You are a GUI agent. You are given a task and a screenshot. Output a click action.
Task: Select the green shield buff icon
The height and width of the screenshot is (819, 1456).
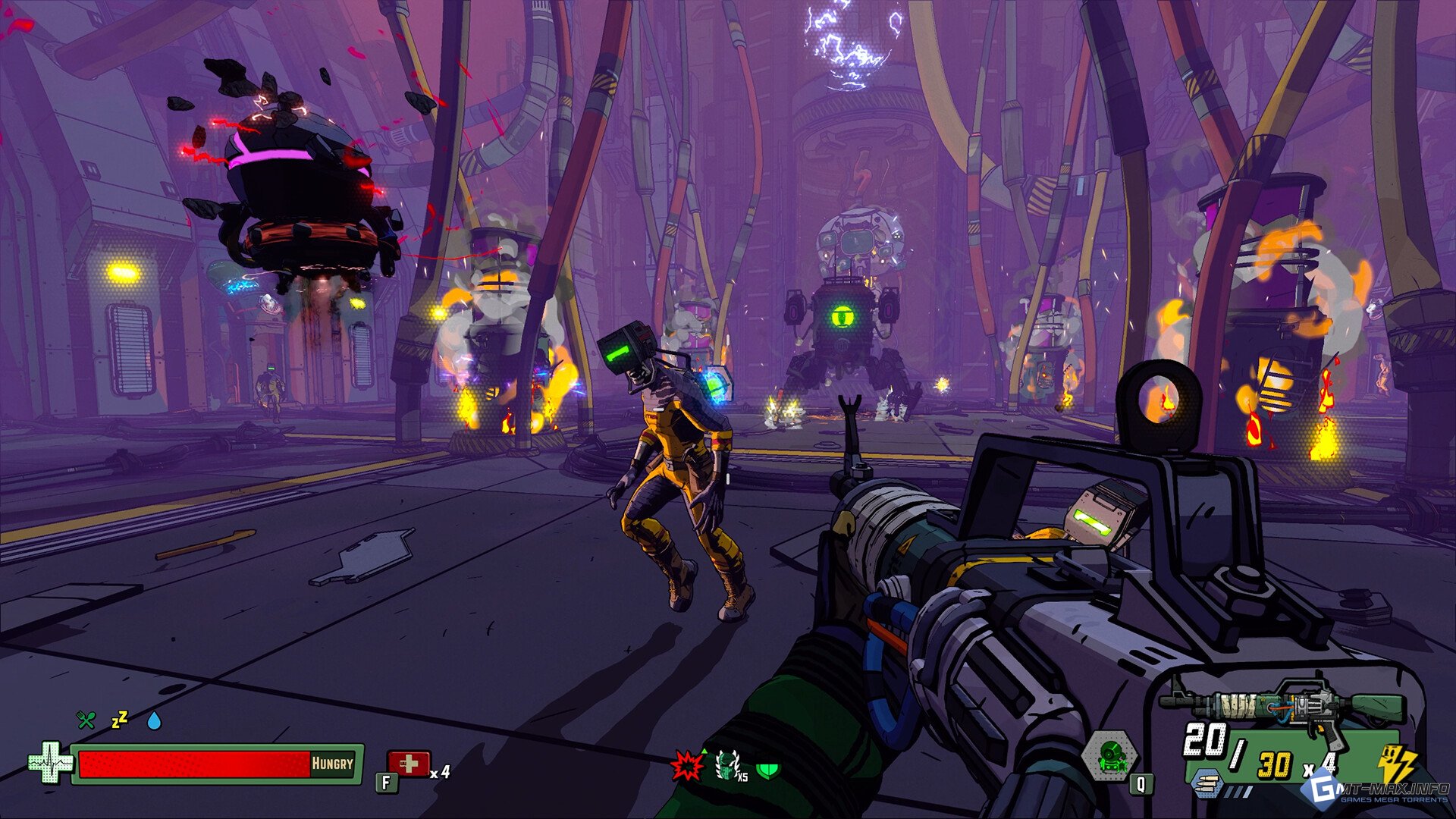(768, 770)
